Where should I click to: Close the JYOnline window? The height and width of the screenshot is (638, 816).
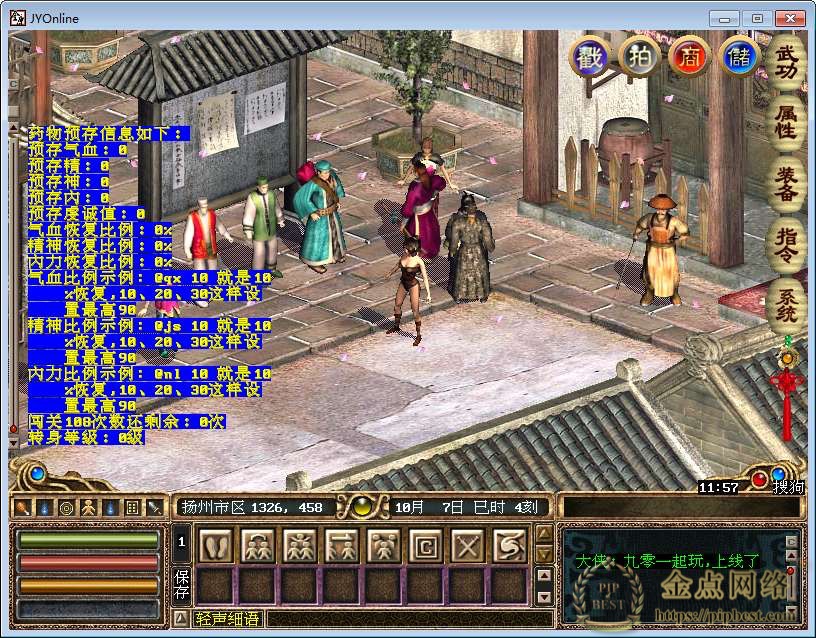(x=790, y=18)
